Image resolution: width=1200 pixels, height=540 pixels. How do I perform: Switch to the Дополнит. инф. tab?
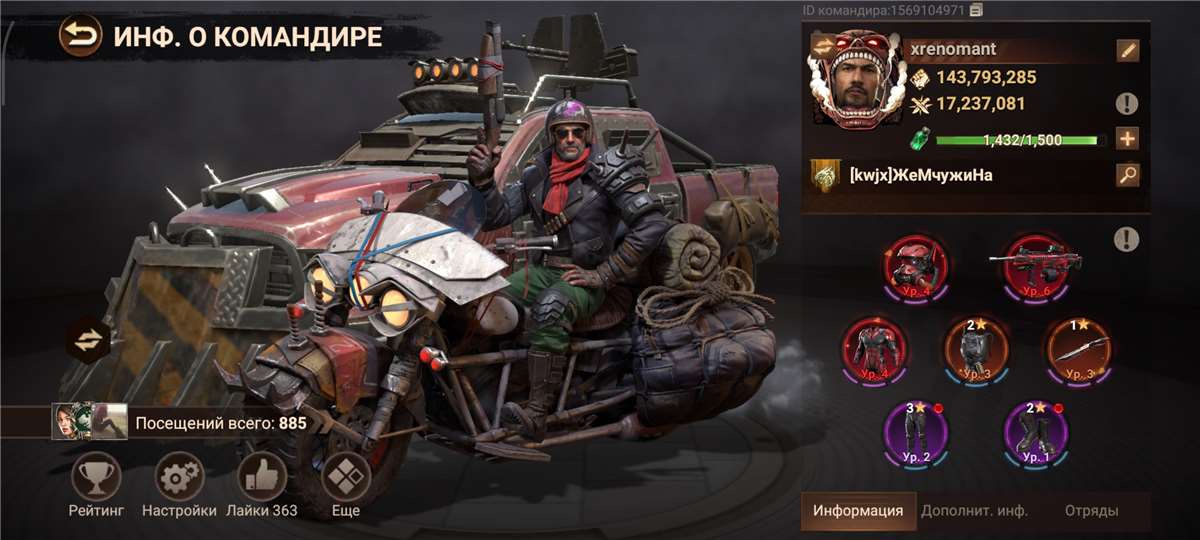click(x=974, y=510)
